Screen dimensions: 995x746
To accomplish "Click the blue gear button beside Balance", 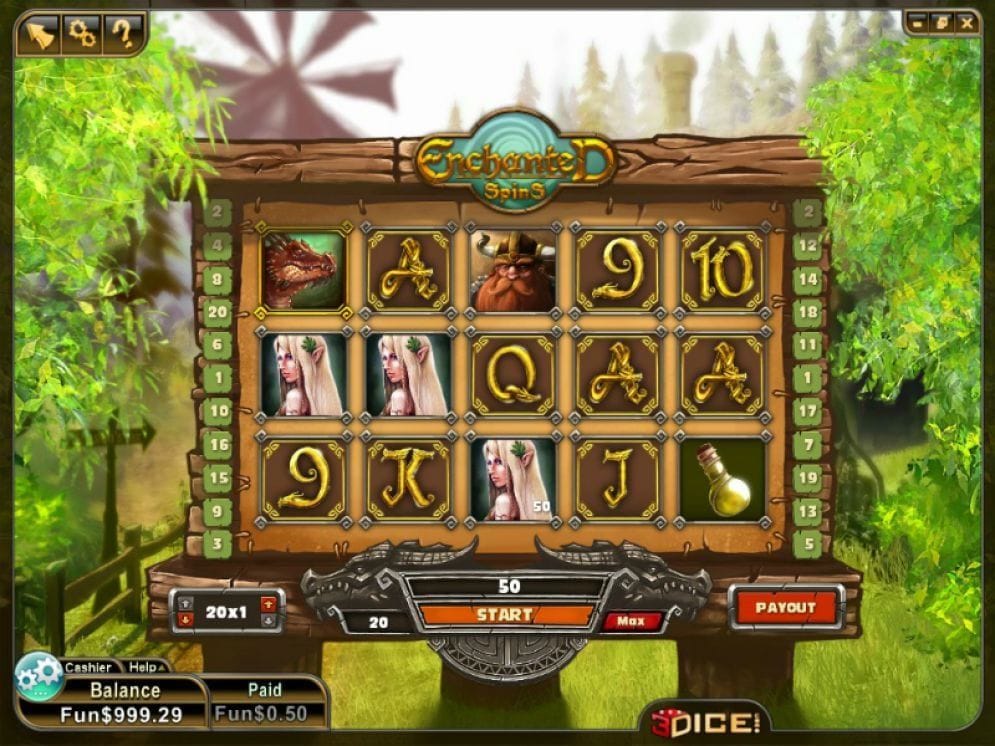I will click(39, 676).
